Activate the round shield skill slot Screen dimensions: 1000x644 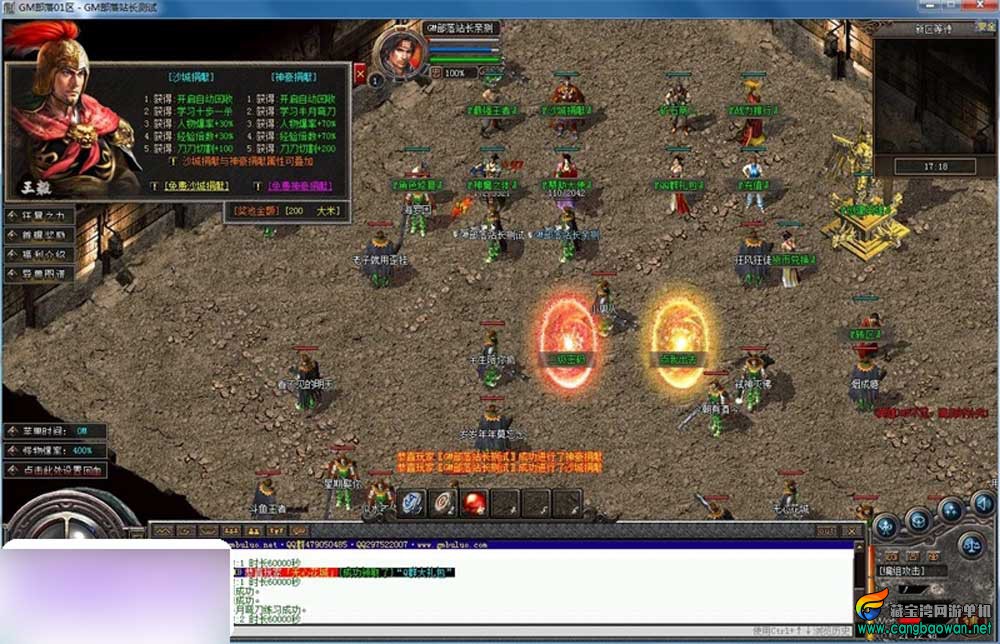tap(444, 502)
